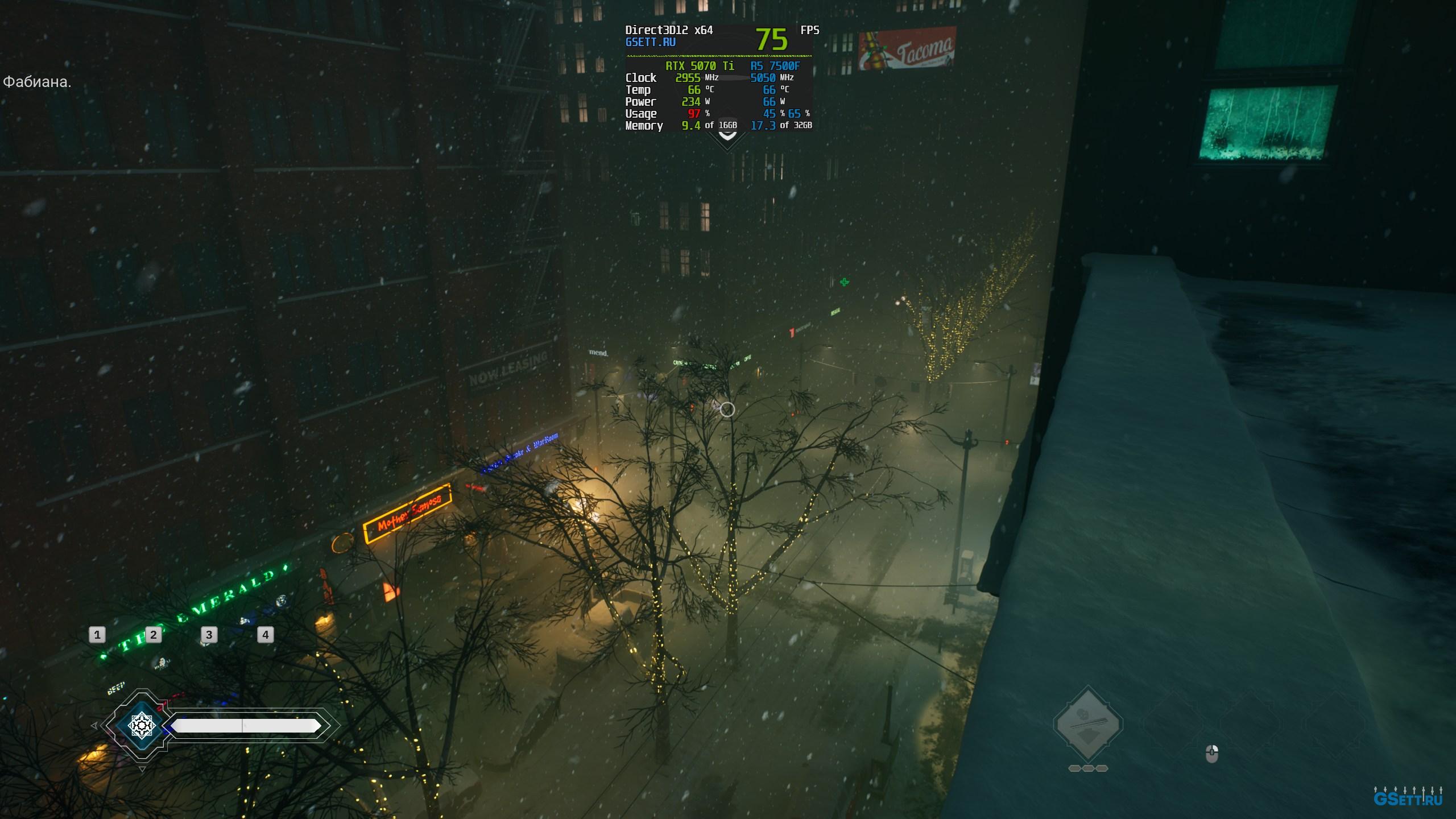Open the GSETT.RU link in the overlay

tap(650, 42)
